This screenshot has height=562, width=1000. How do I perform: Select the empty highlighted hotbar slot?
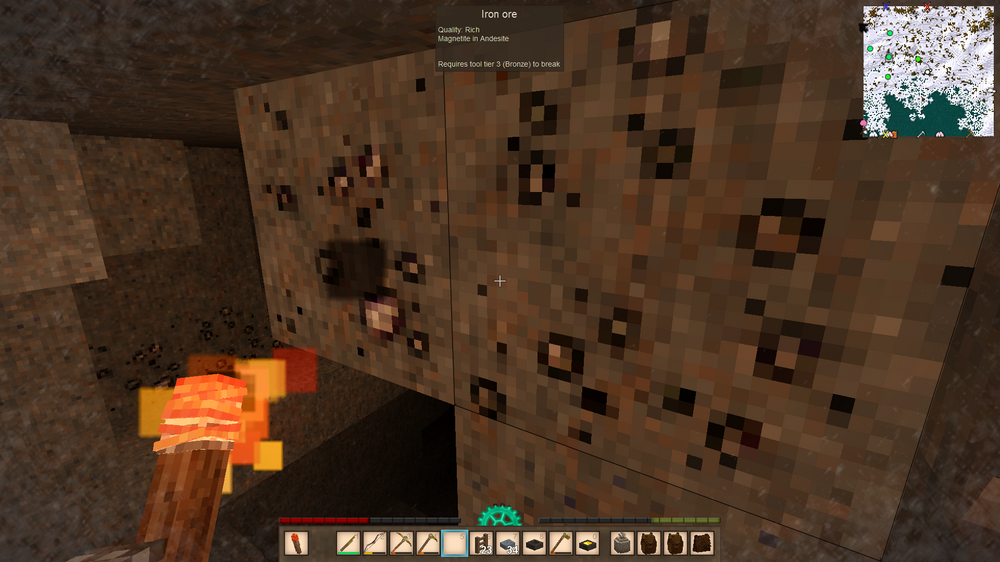454,543
